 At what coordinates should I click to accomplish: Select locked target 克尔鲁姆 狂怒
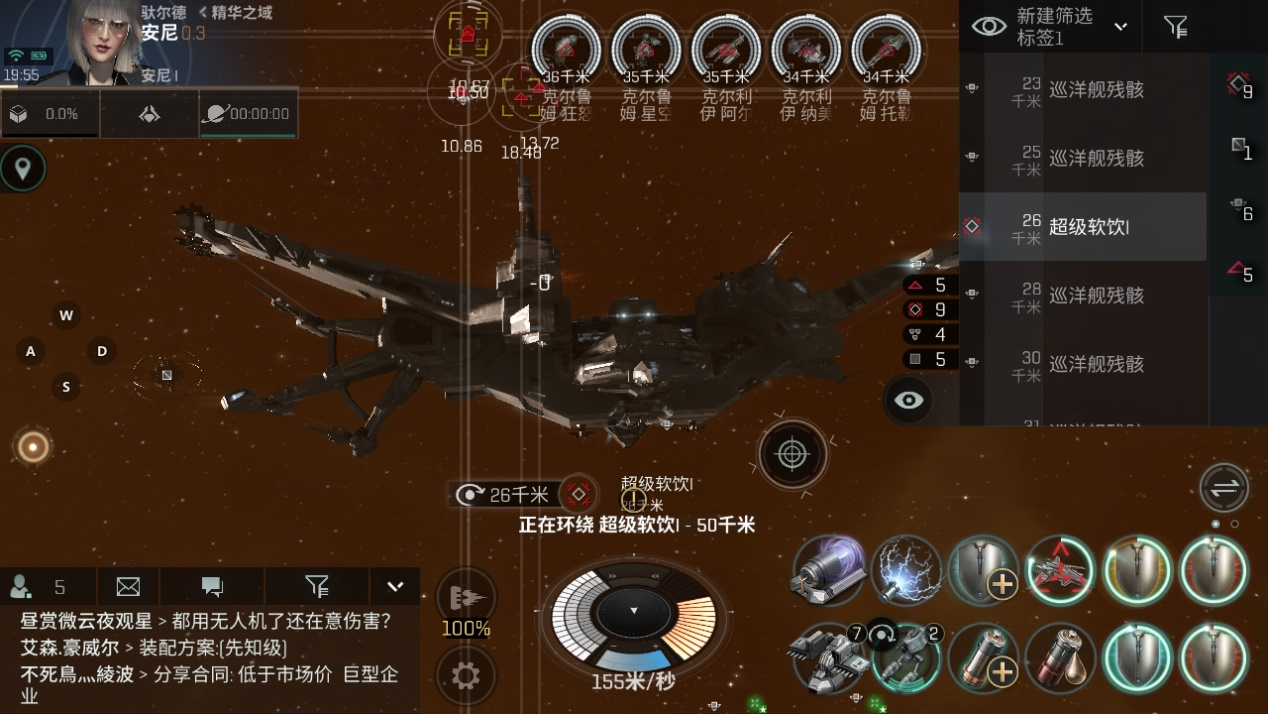566,48
